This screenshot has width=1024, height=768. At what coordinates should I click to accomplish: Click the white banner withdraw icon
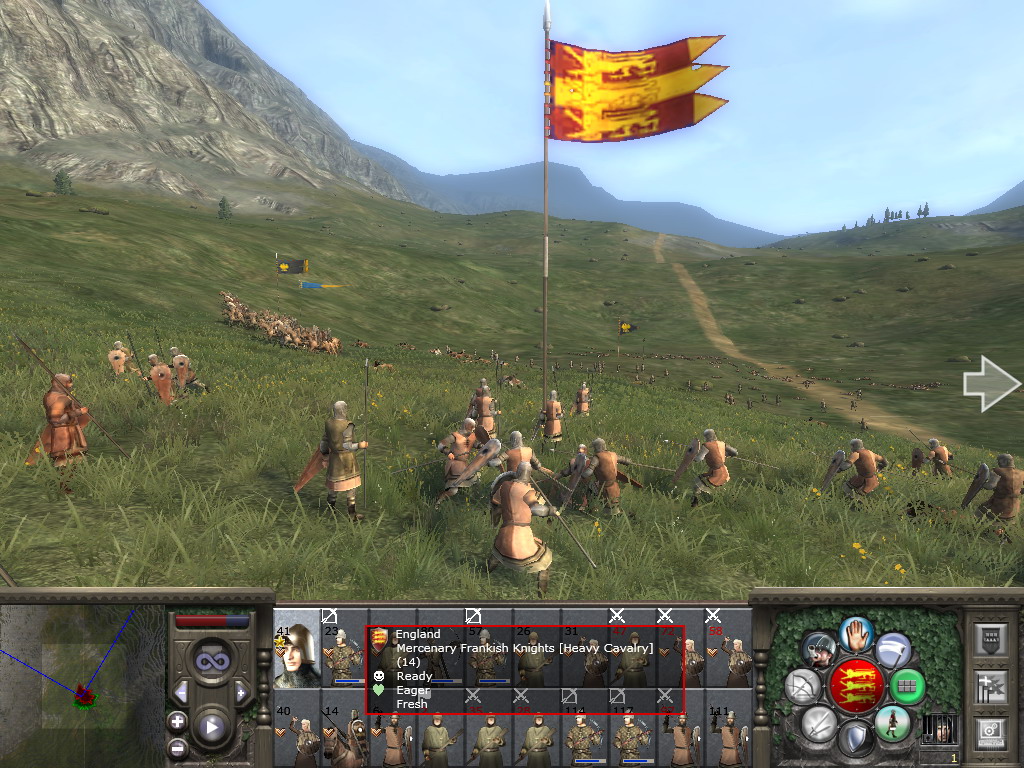(x=892, y=650)
